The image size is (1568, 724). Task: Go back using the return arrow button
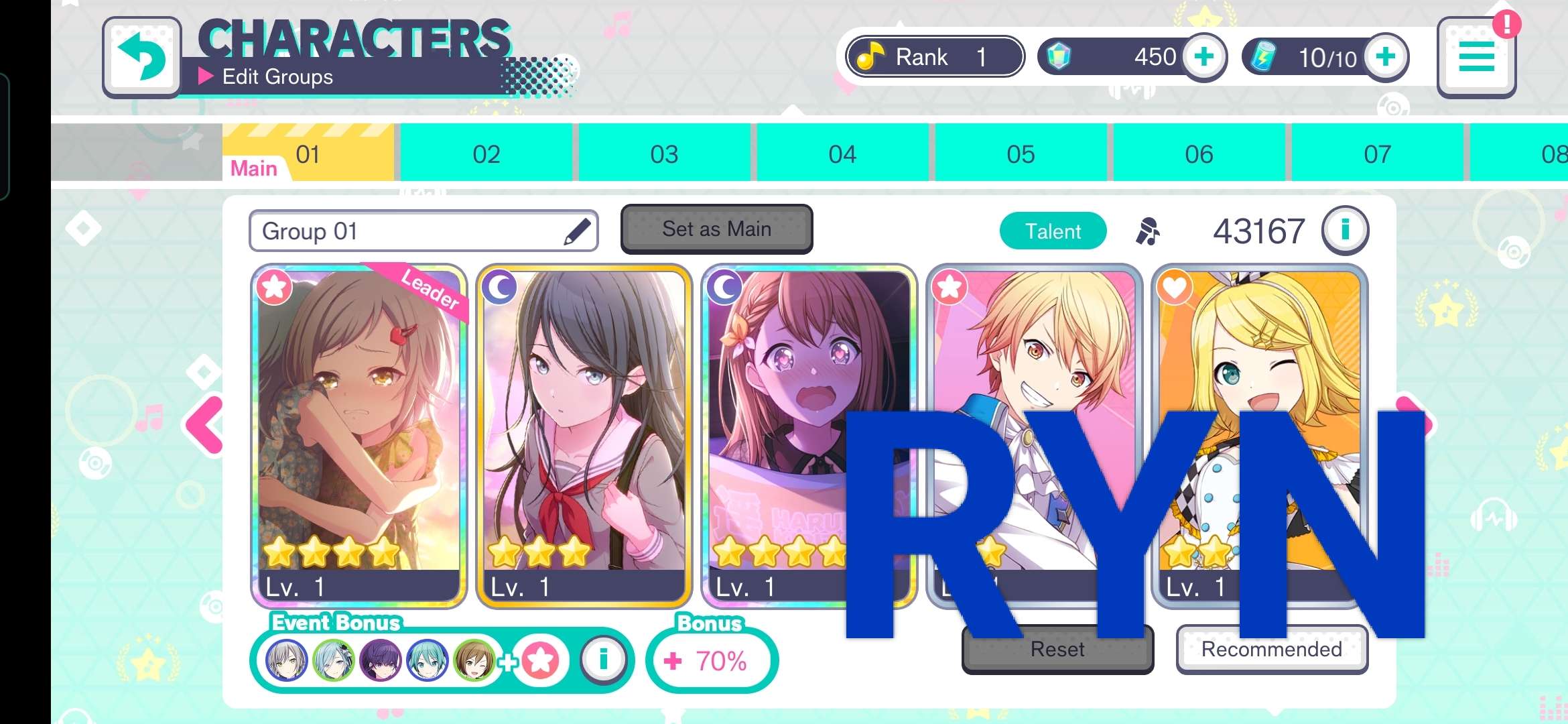pos(142,58)
